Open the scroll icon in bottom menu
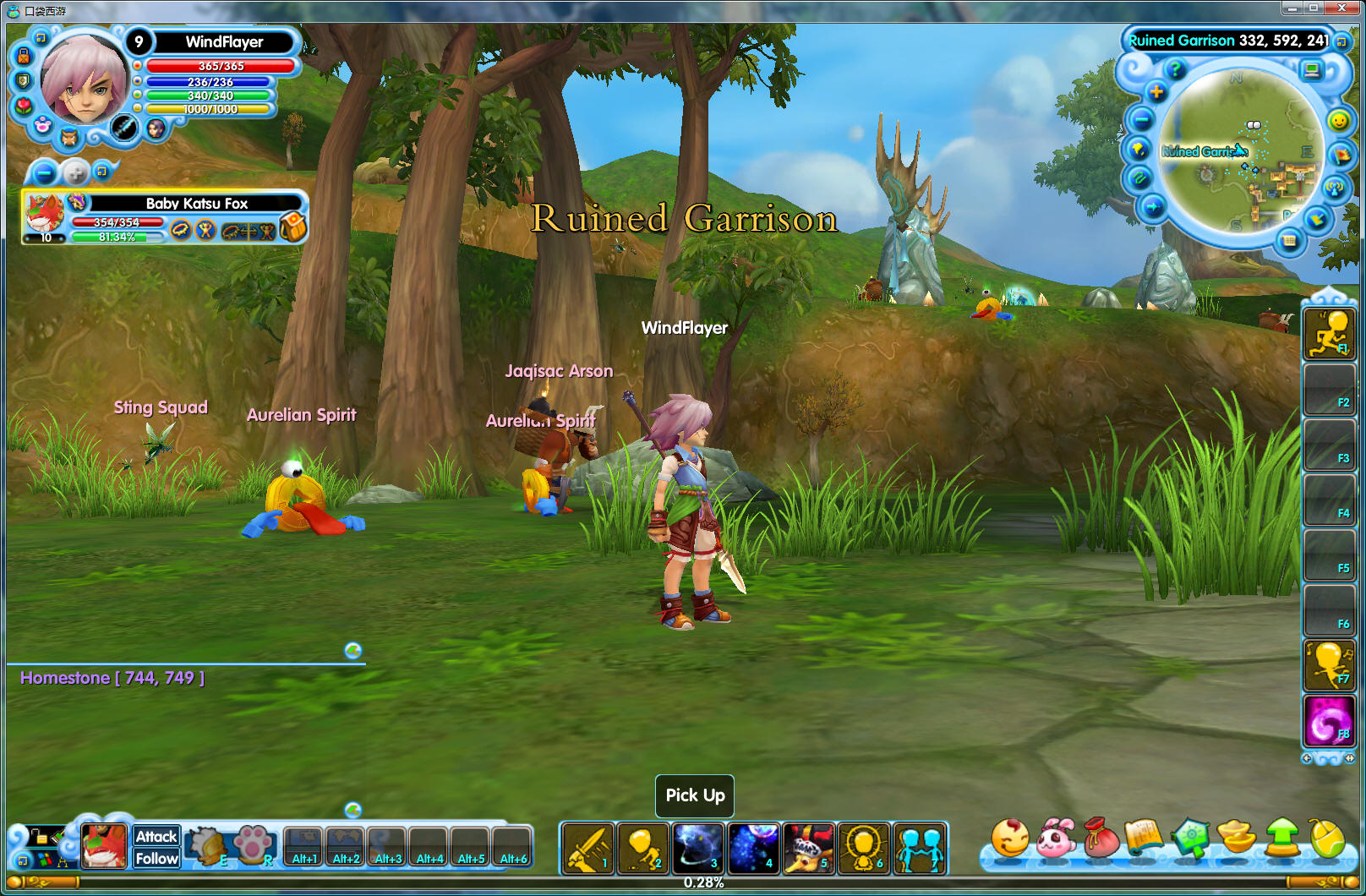This screenshot has width=1366, height=896. [x=1145, y=838]
